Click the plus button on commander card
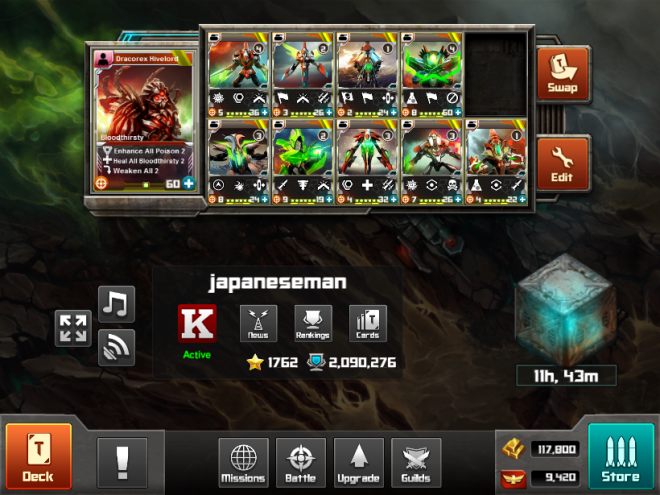Viewport: 660px width, 495px height. coord(187,184)
